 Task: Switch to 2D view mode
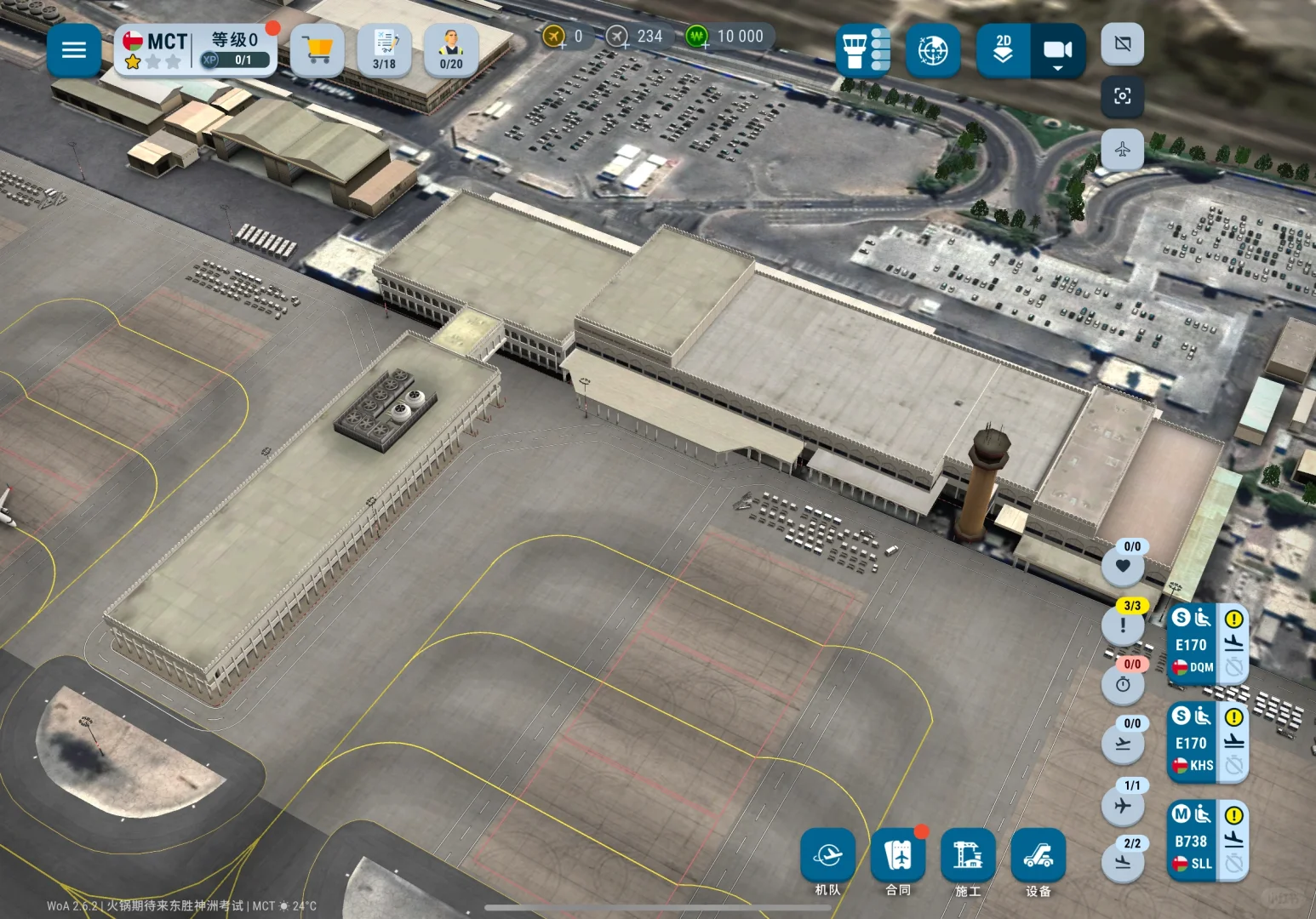pos(1004,50)
